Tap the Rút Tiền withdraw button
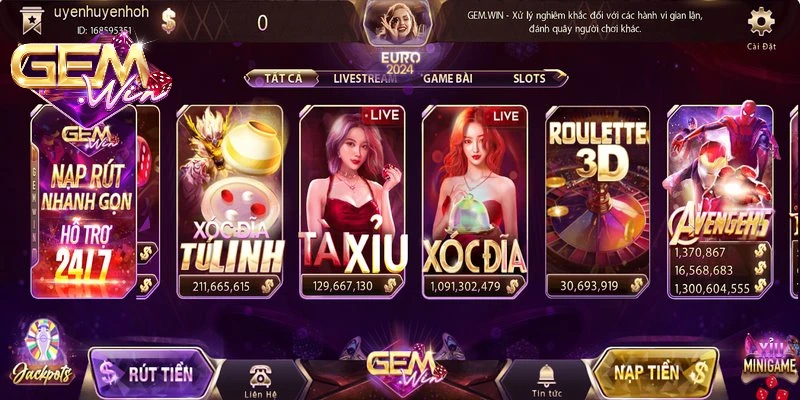 point(155,373)
